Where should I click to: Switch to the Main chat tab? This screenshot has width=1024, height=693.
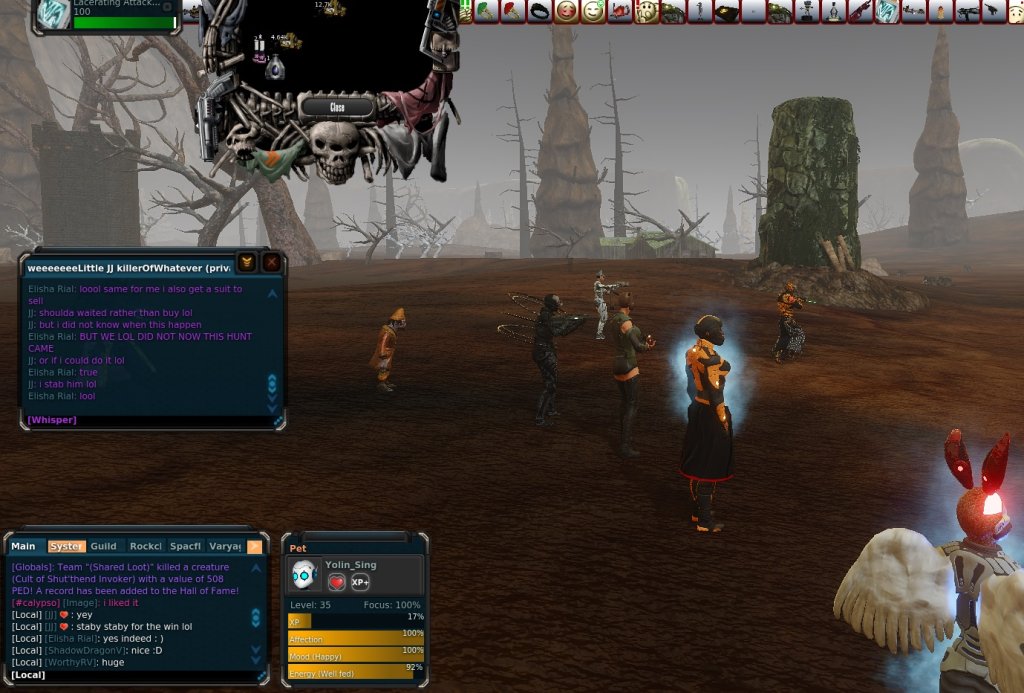(x=23, y=546)
